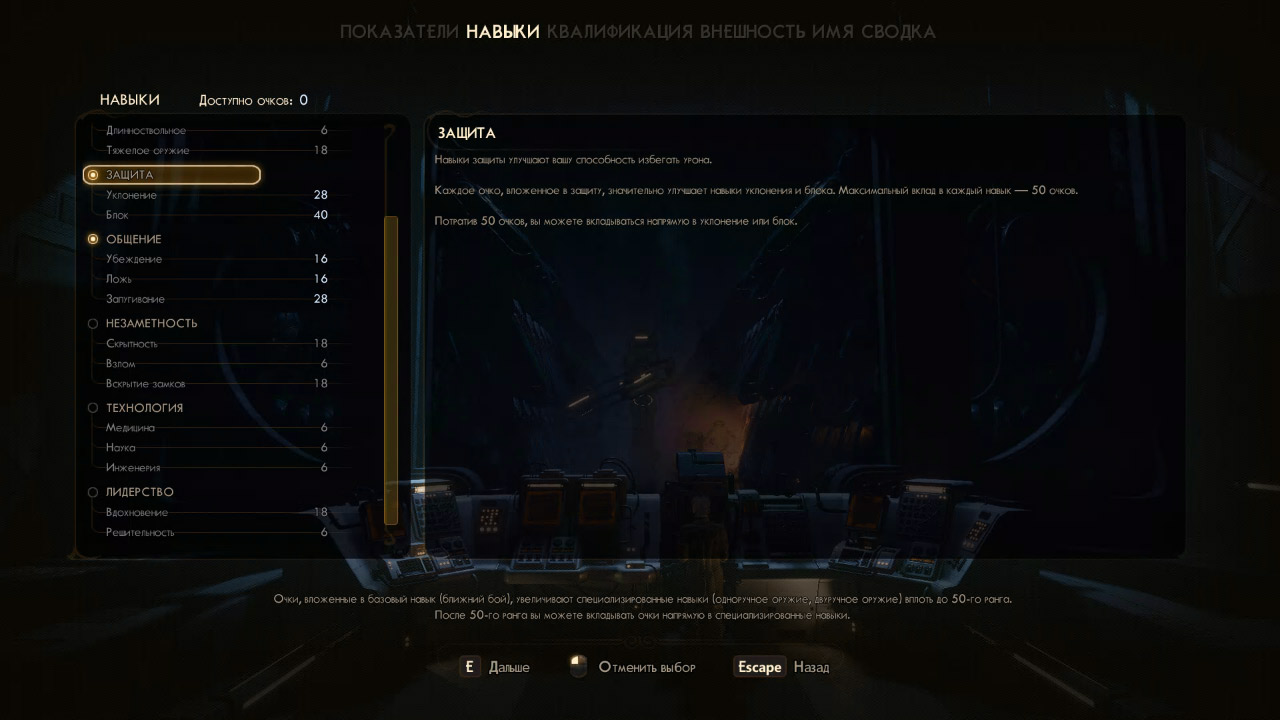The width and height of the screenshot is (1280, 720).
Task: Switch to the ПОКАЗАТЕЛИ tab
Action: tap(398, 31)
